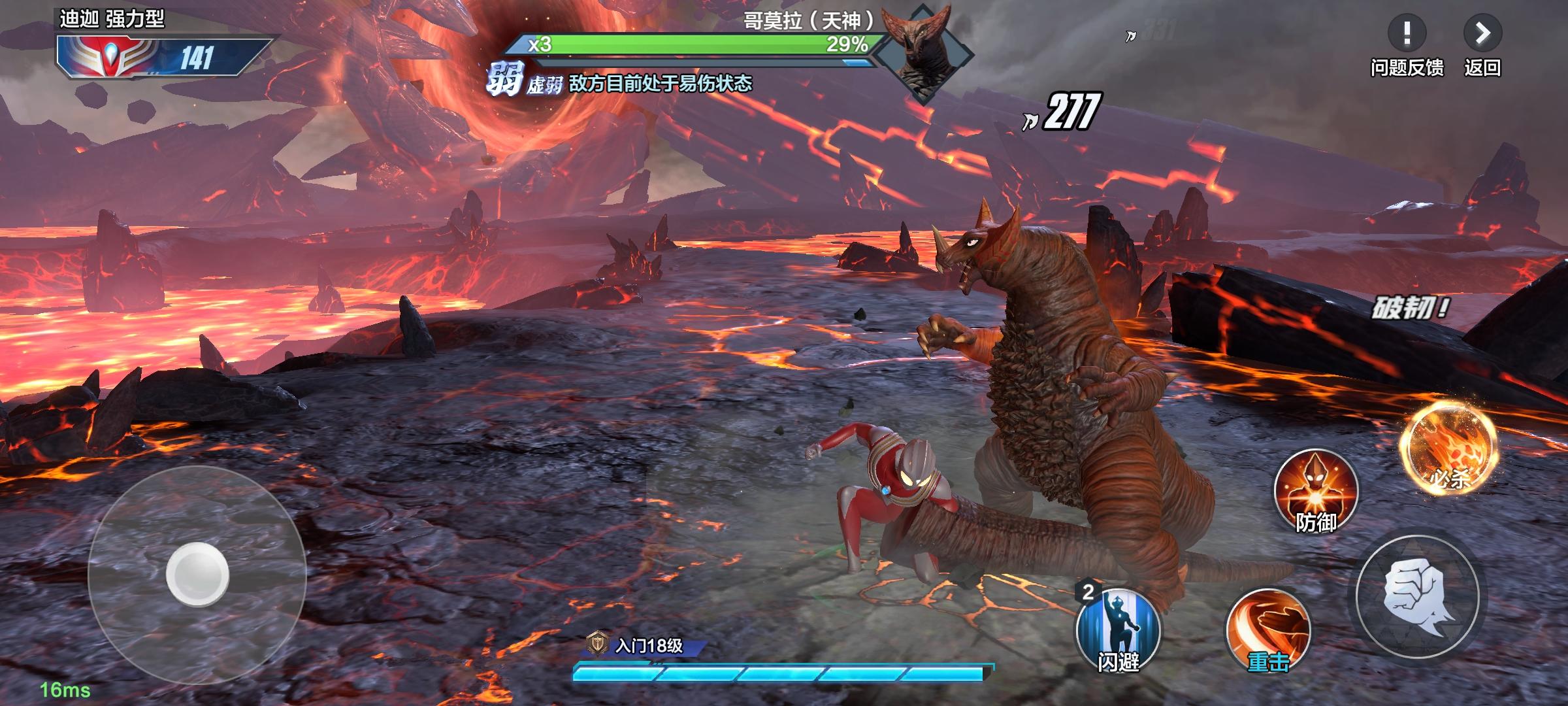Tap the Gomora boss portrait
This screenshot has height=706, width=1568.
pos(923,54)
